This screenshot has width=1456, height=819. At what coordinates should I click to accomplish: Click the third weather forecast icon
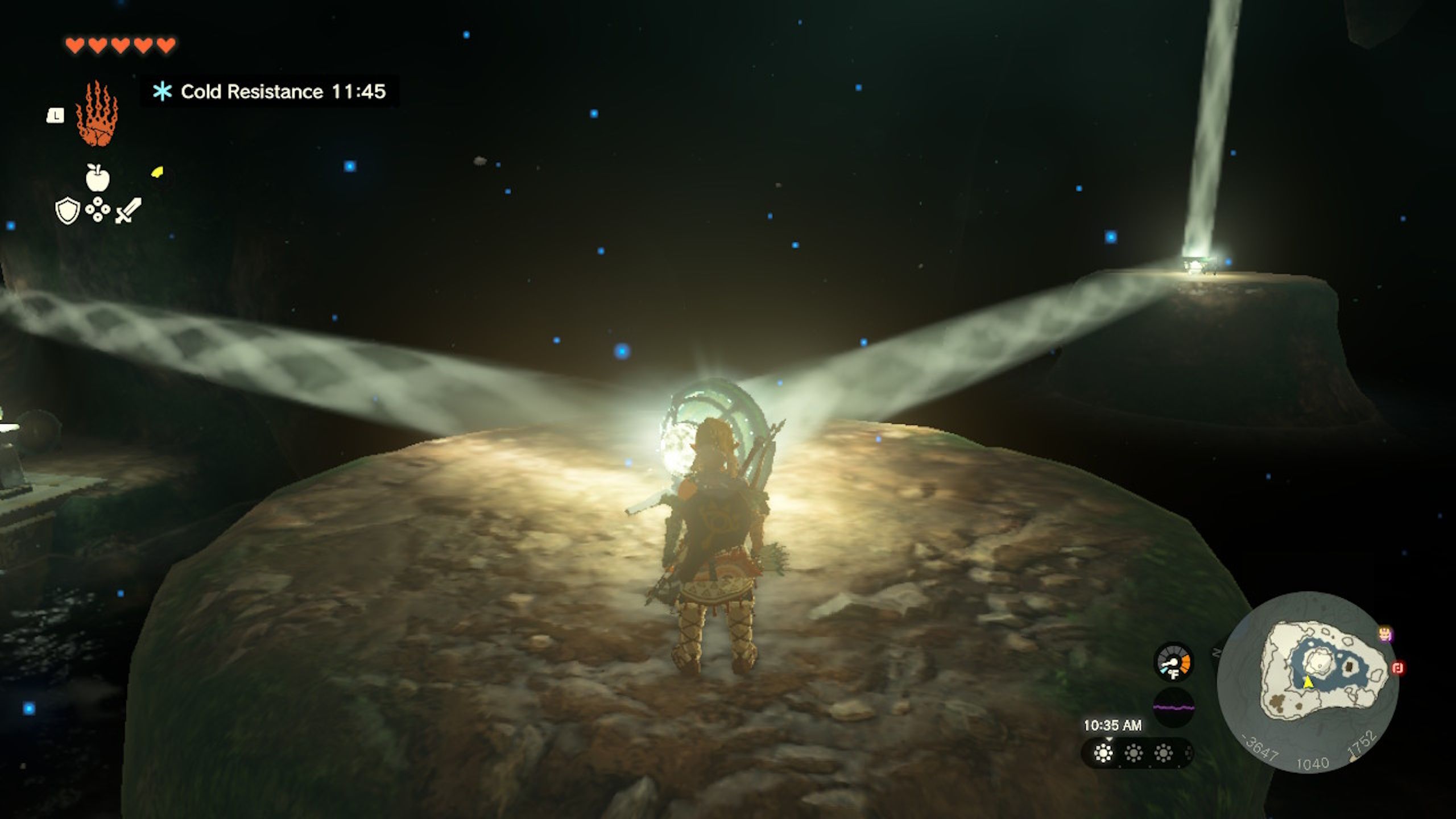click(1164, 754)
